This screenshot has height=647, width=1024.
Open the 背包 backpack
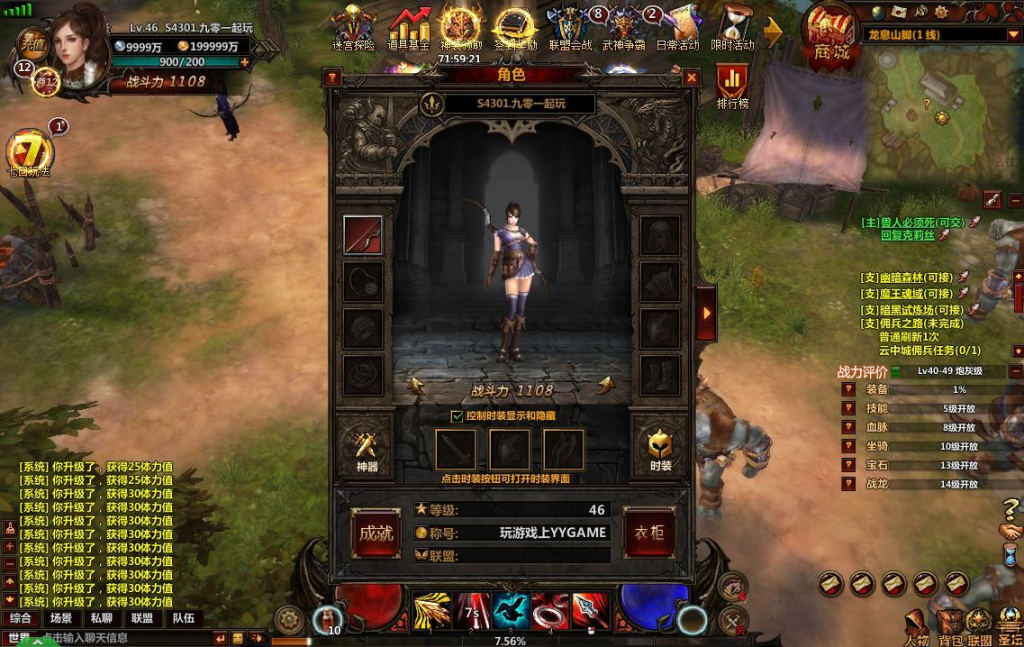pos(949,626)
